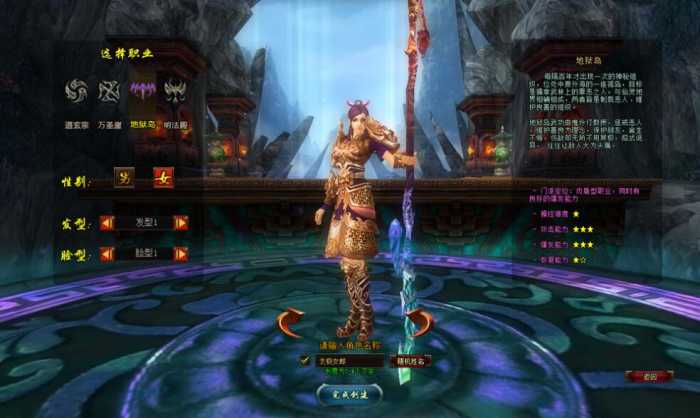The height and width of the screenshot is (418, 700).
Task: Finish creation with the 完成创建 button
Action: point(347,395)
